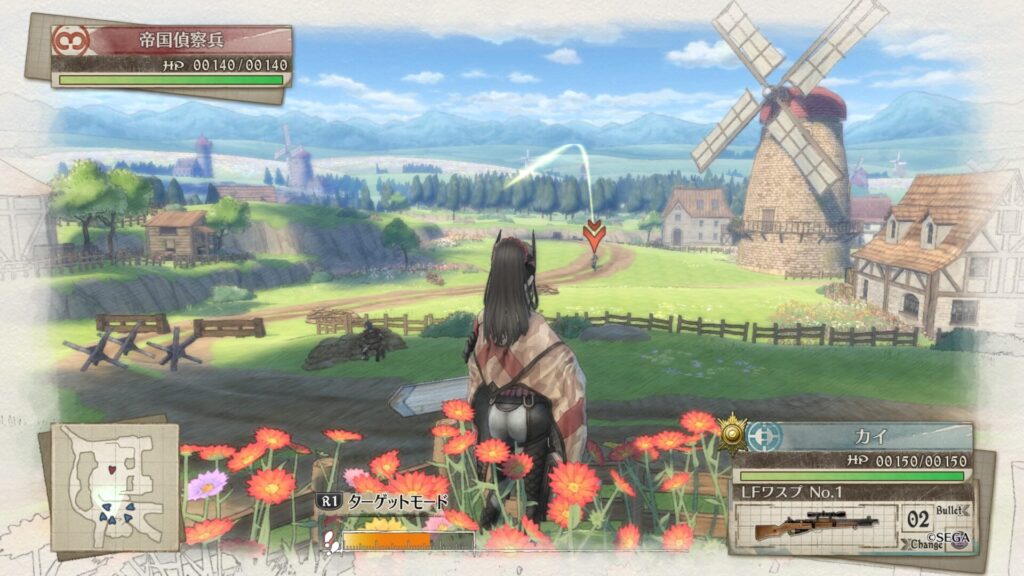This screenshot has height=576, width=1024.
Task: Open the tactical minimap
Action: (x=115, y=487)
